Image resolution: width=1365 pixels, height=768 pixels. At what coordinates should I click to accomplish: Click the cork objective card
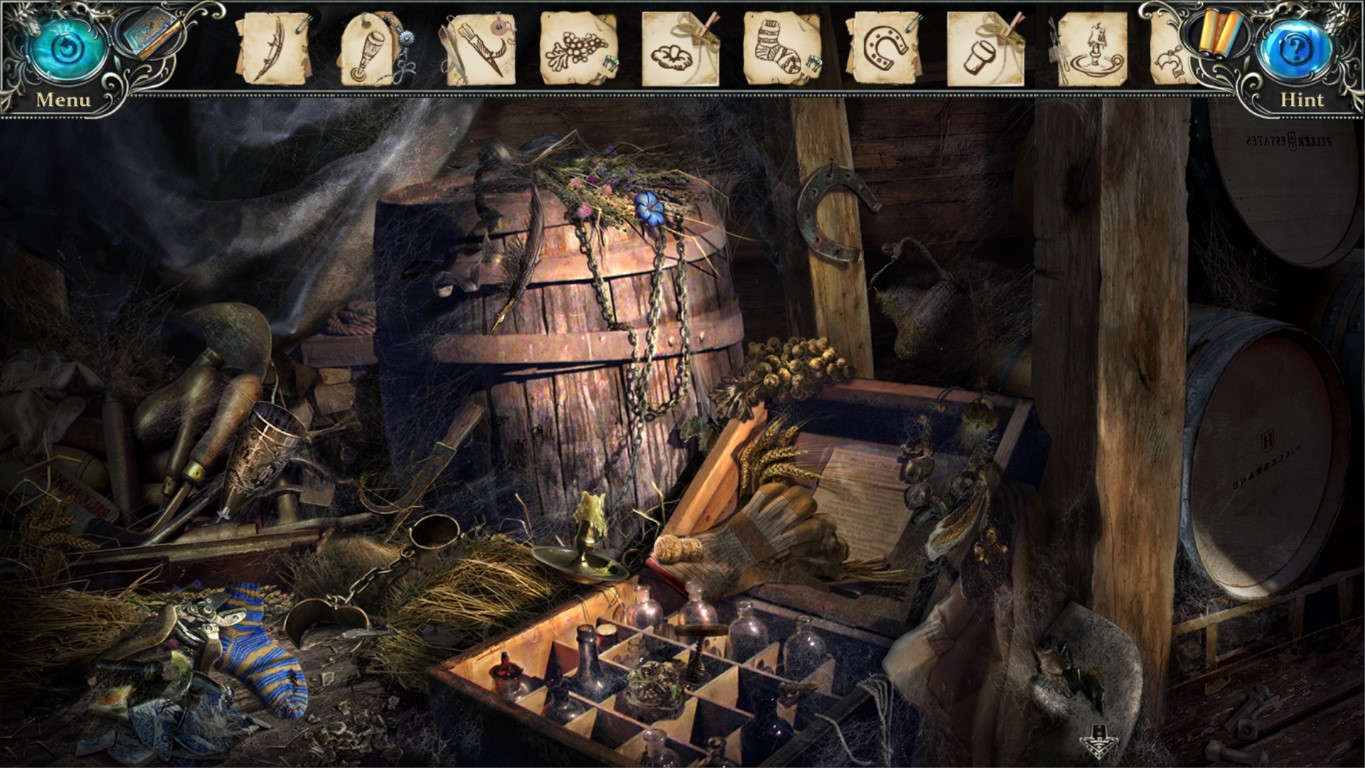point(979,47)
